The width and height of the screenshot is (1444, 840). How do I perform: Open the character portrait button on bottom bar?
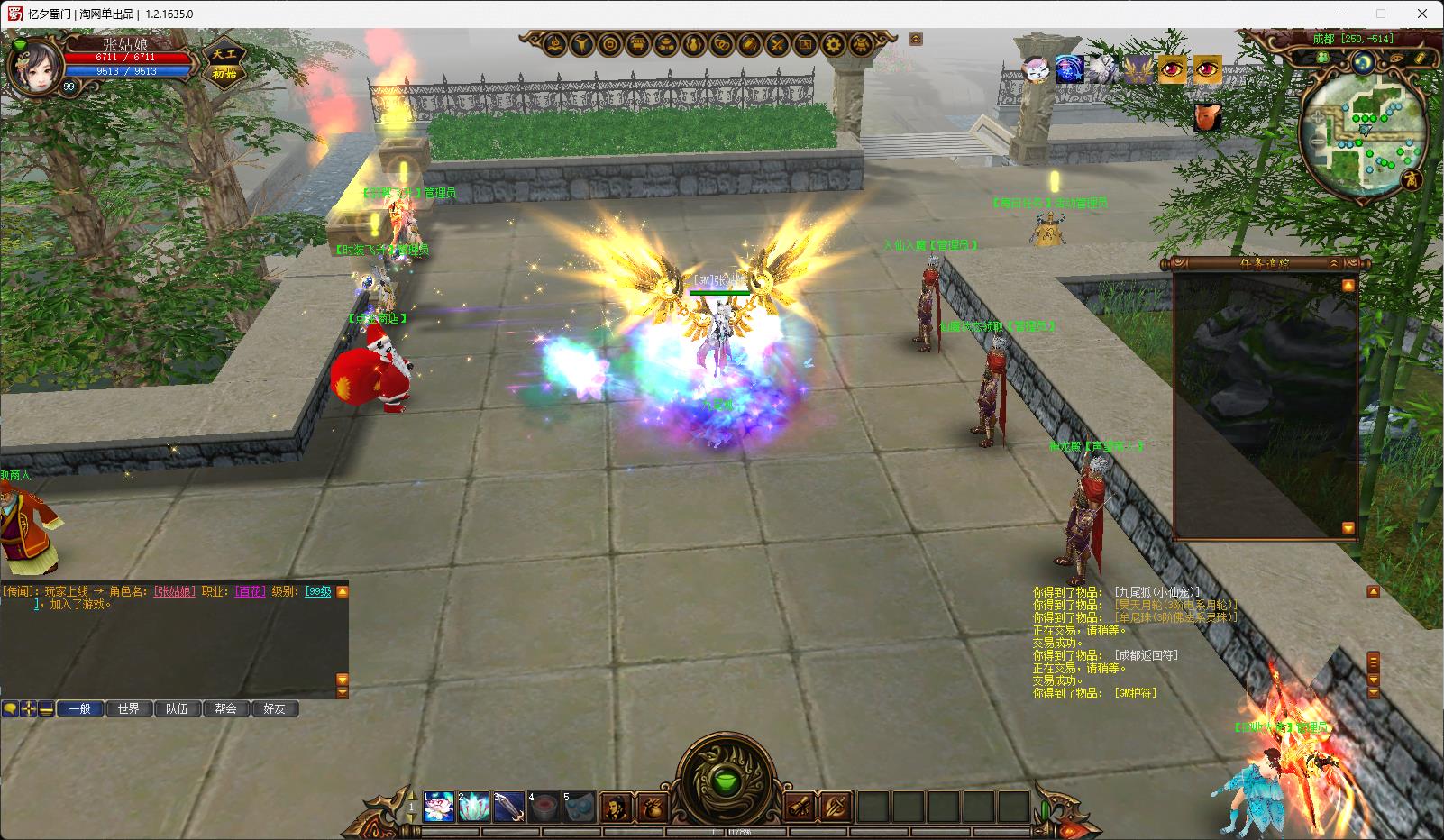pyautogui.click(x=616, y=806)
